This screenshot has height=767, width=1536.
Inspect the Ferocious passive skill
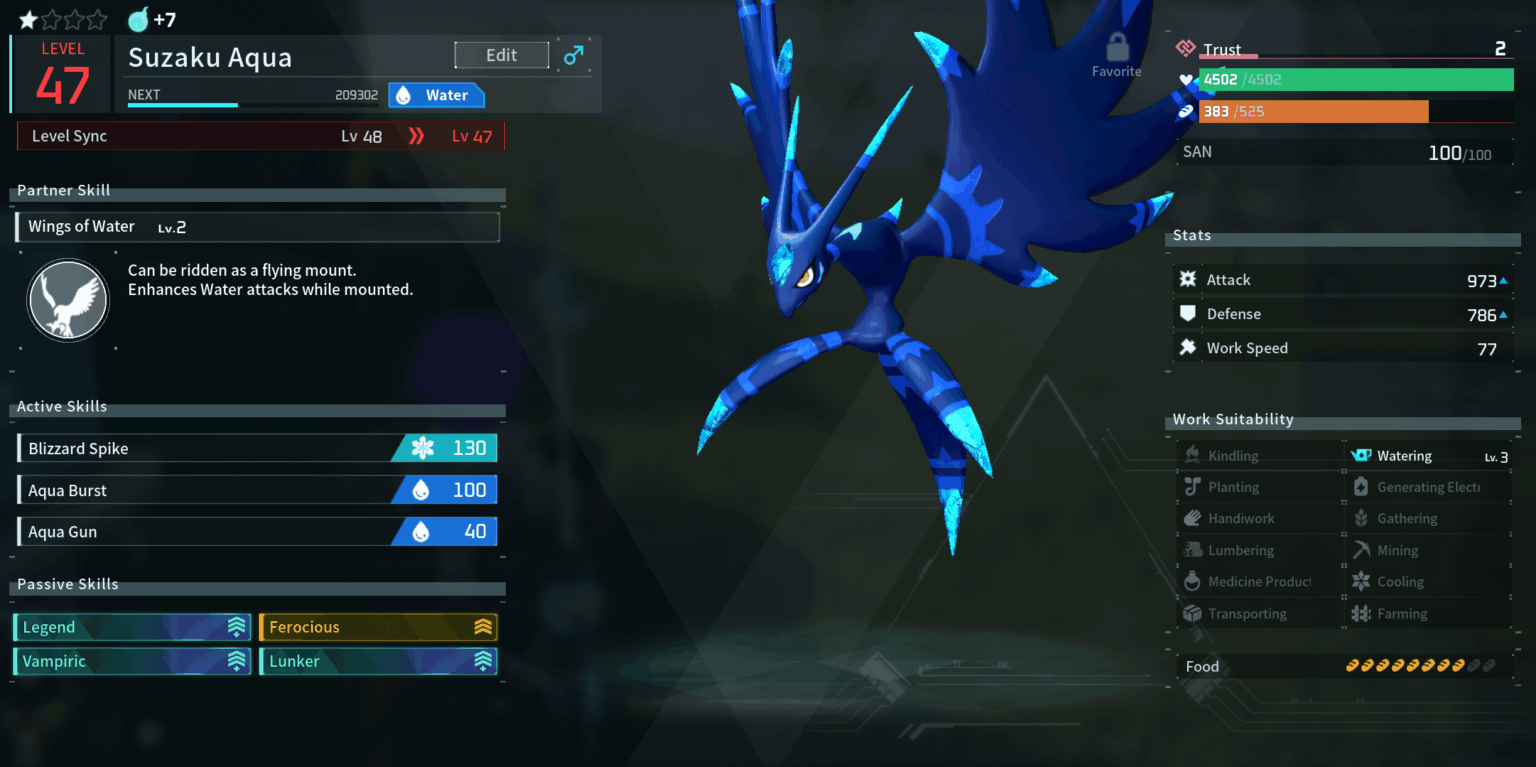378,627
